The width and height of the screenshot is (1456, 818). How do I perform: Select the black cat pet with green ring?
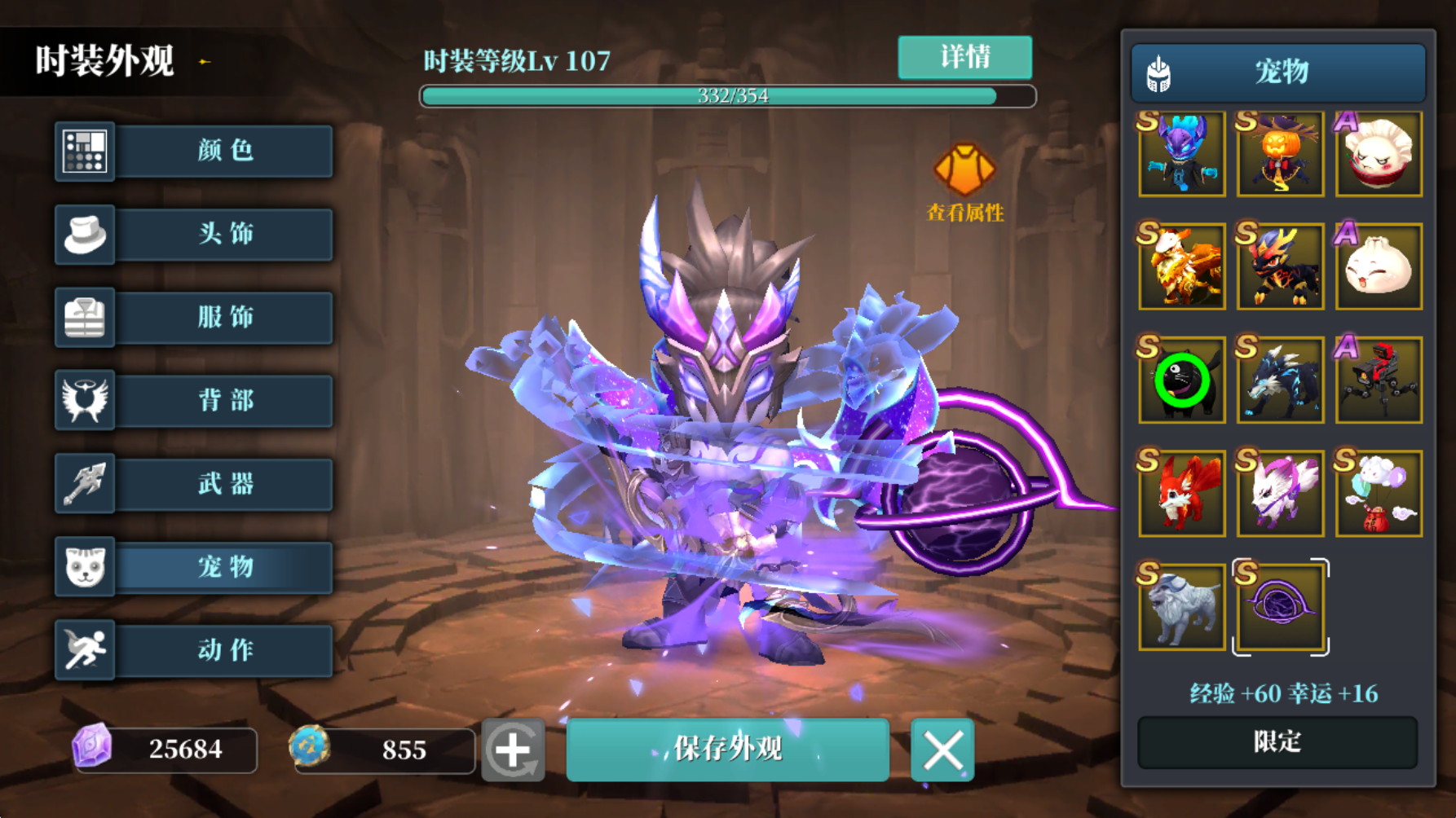[x=1180, y=380]
